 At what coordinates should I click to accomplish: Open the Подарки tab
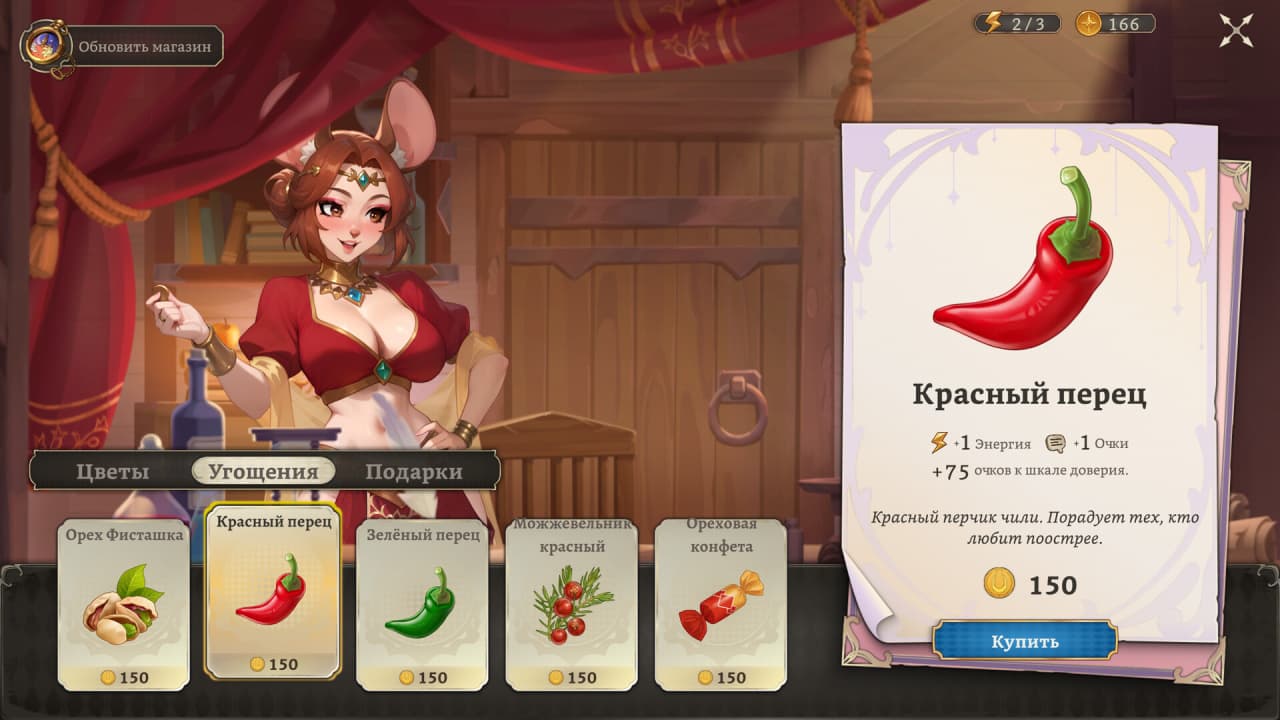[413, 472]
